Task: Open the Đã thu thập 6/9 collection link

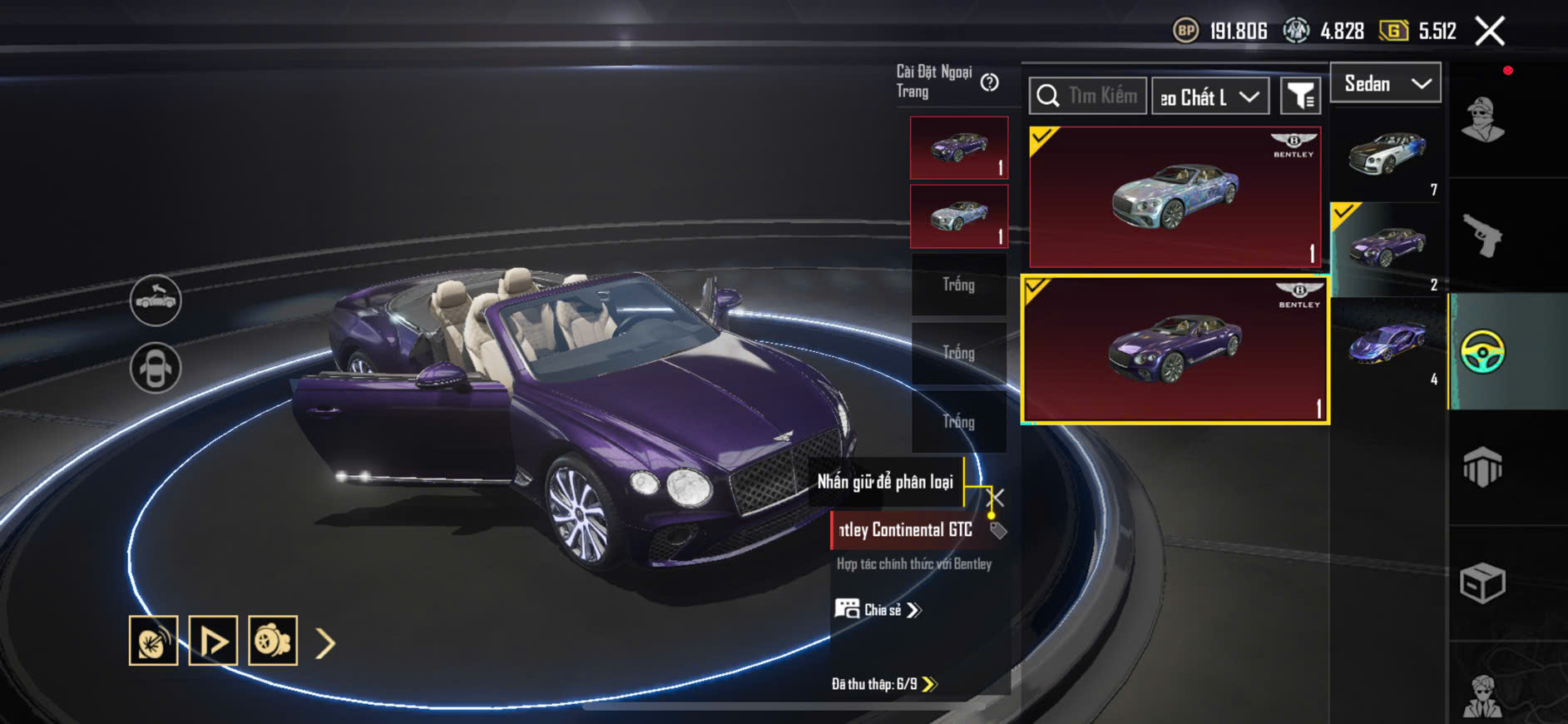Action: (x=884, y=684)
